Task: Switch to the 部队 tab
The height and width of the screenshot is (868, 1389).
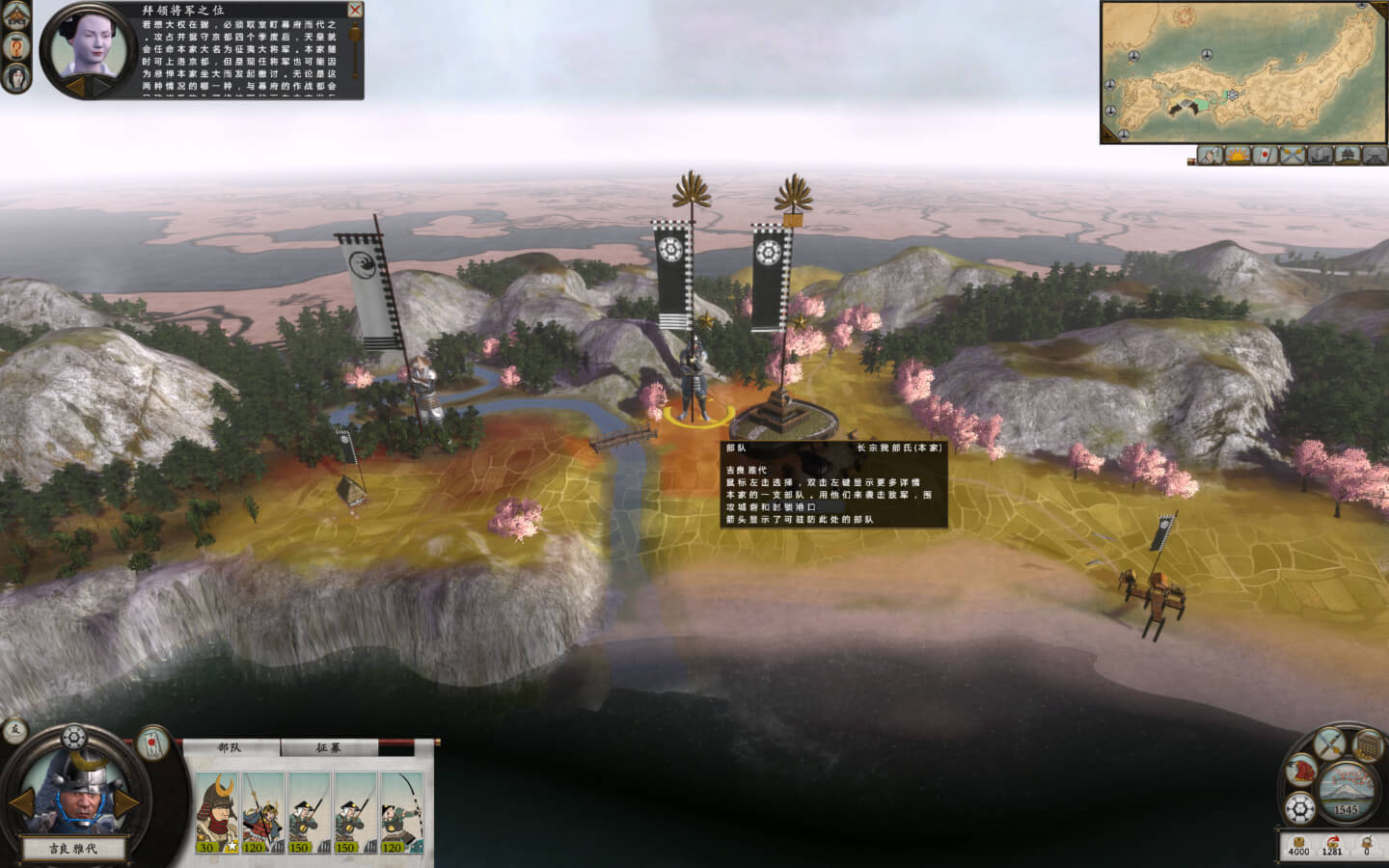Action: 230,747
